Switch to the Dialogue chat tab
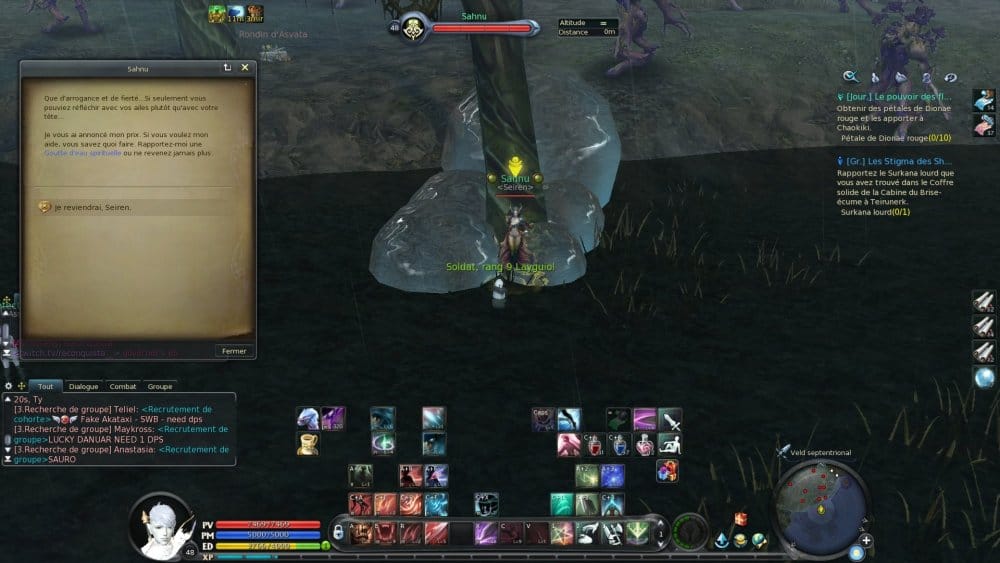This screenshot has height=563, width=1000. pos(83,386)
